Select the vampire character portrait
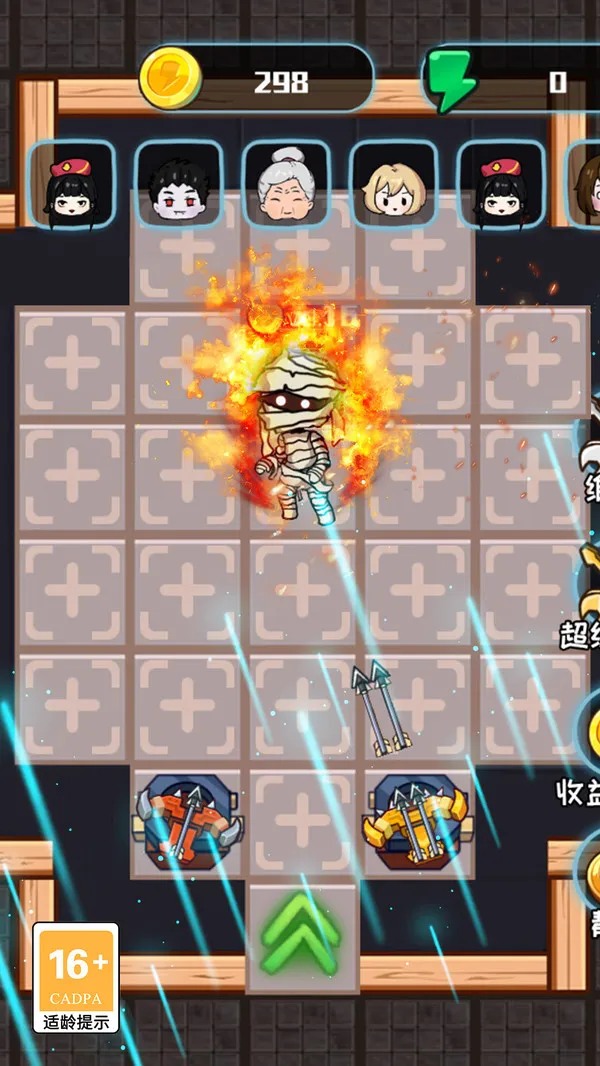Viewport: 600px width, 1066px height. (179, 184)
